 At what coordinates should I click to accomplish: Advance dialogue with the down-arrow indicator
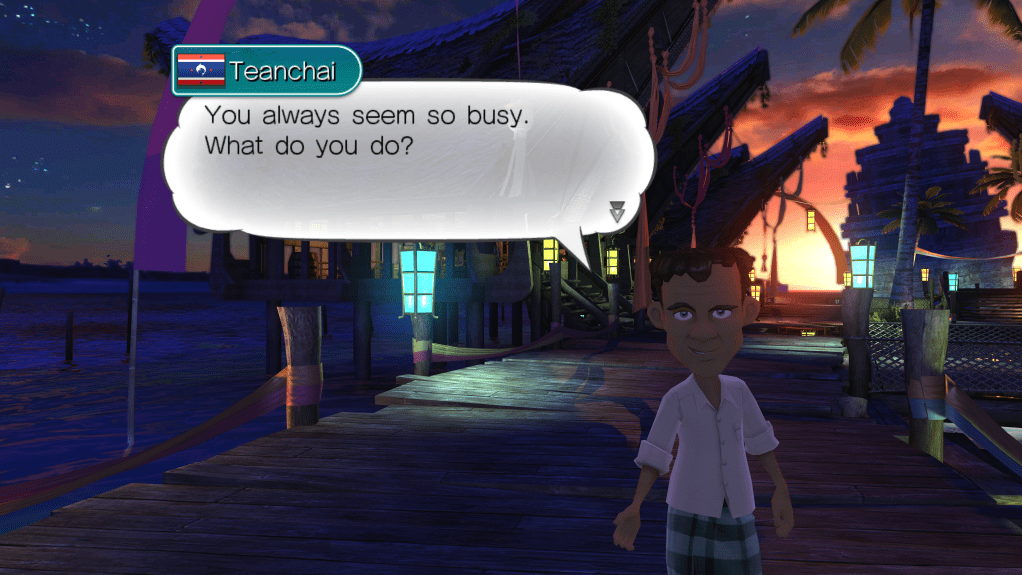click(x=617, y=211)
